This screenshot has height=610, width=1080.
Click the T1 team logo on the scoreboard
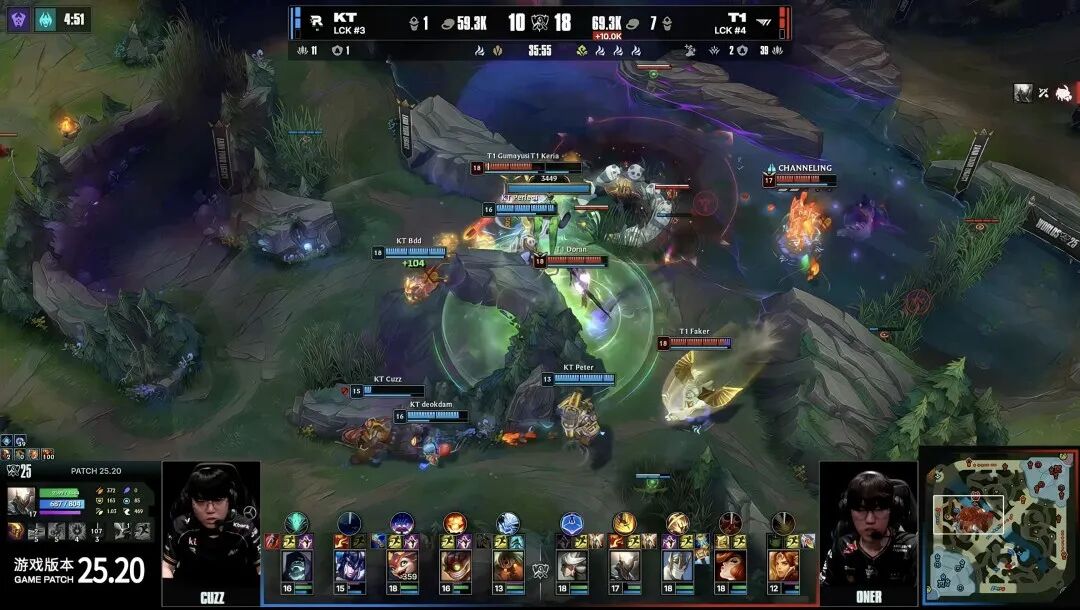[765, 22]
